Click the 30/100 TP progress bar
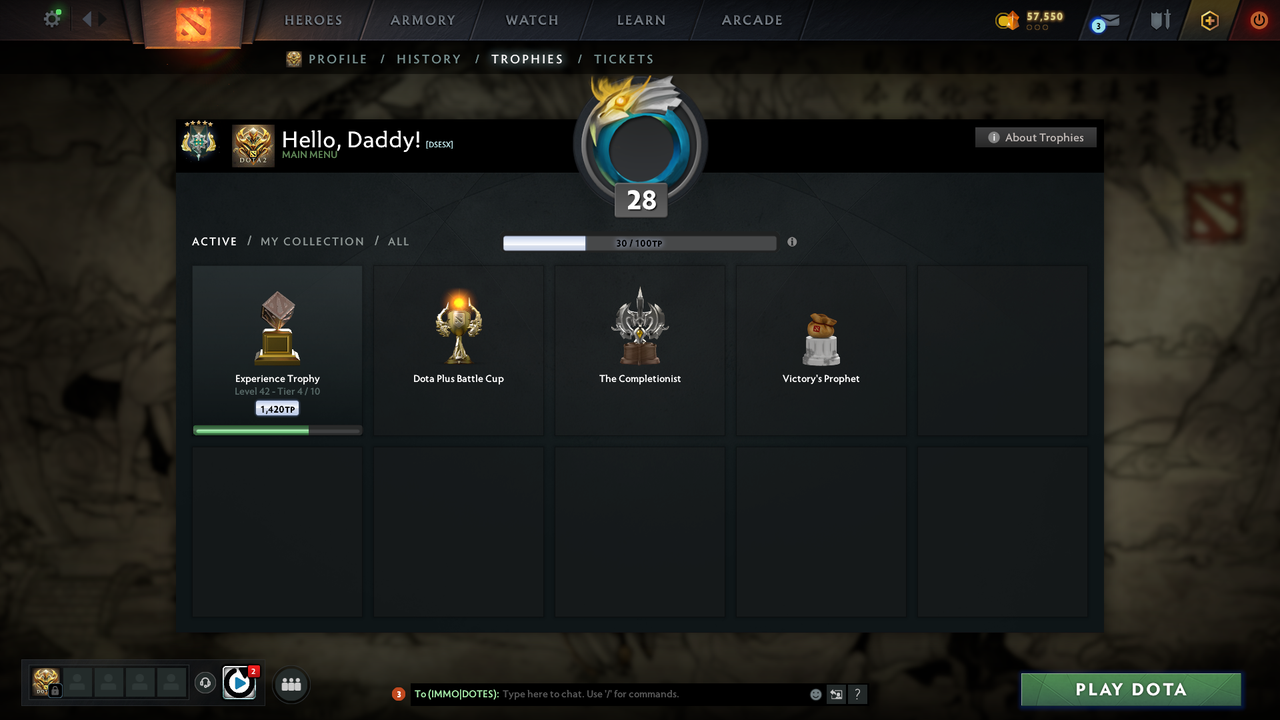Viewport: 1280px width, 720px height. (640, 242)
